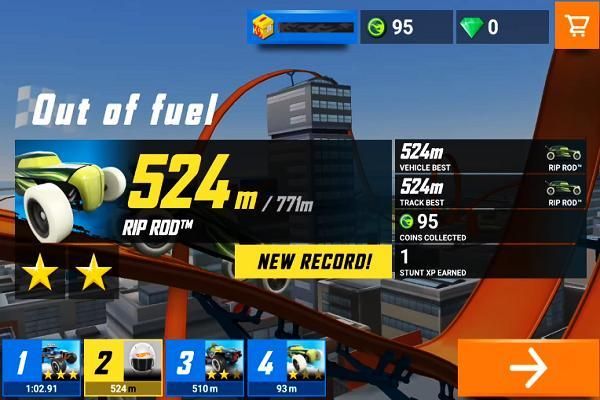The image size is (600, 400).
Task: Pick leaderboard entry ranked 4 with 93 m
Action: pos(286,368)
